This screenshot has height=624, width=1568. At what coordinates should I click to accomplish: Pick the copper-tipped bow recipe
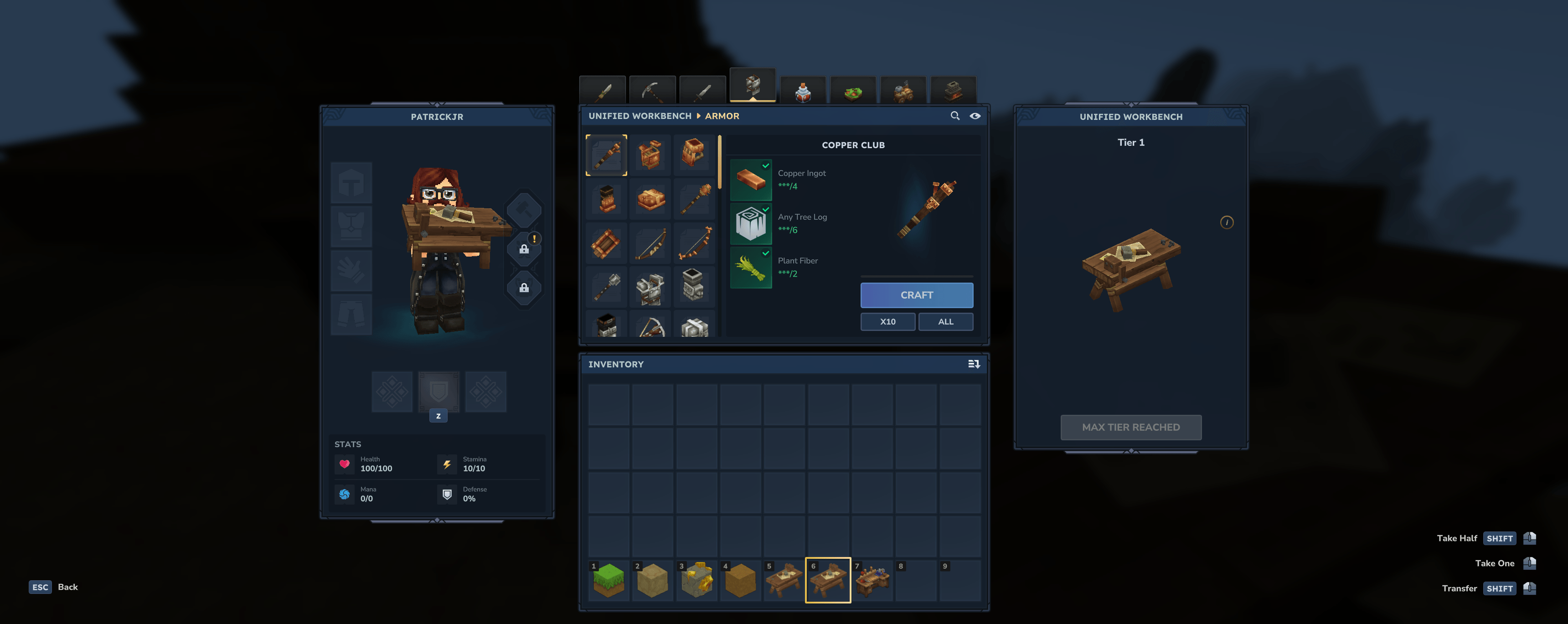coord(695,243)
